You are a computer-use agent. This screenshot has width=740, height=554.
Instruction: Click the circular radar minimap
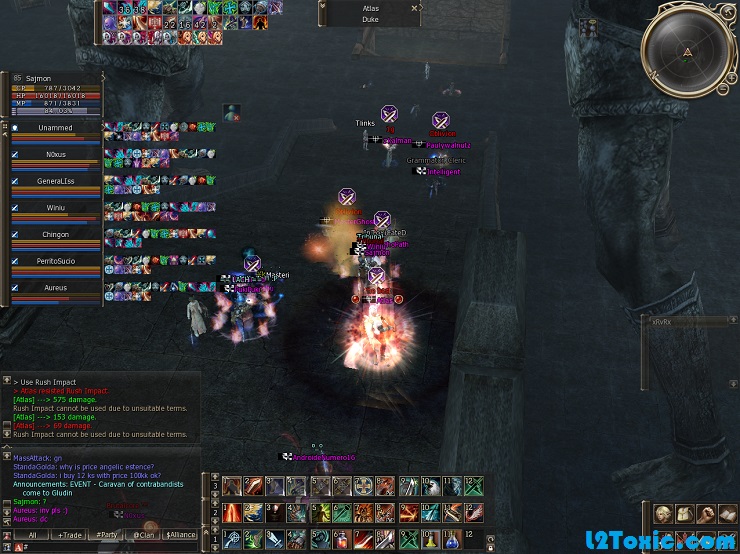point(686,50)
